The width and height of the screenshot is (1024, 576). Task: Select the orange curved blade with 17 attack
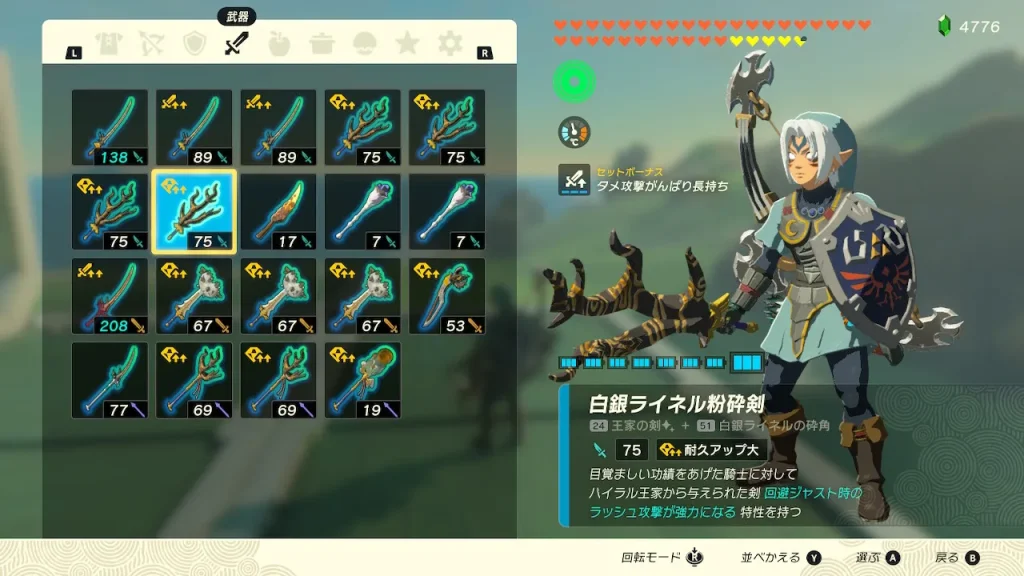point(278,212)
